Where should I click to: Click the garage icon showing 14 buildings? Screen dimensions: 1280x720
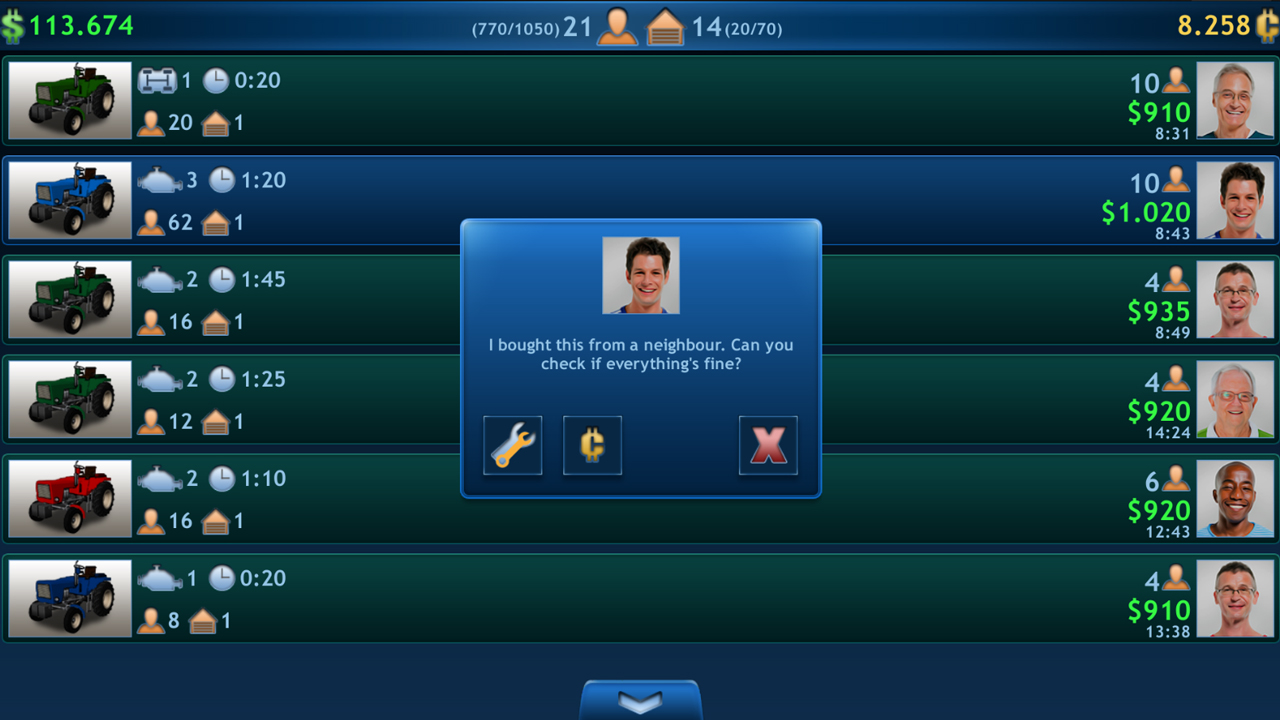[666, 27]
